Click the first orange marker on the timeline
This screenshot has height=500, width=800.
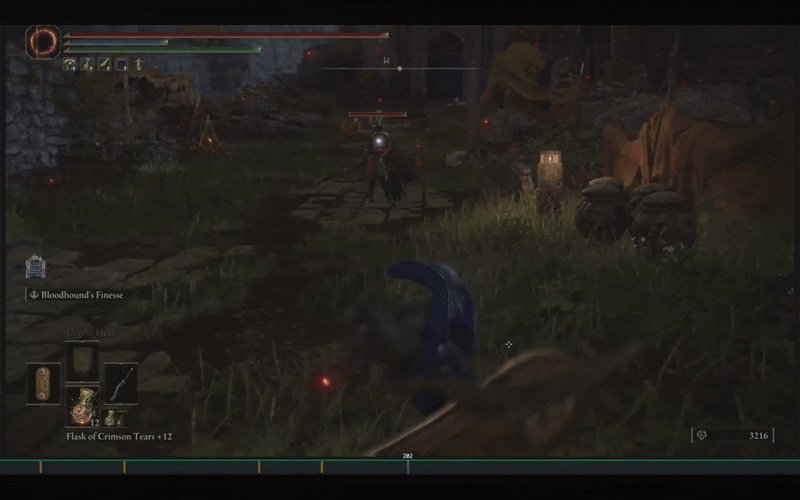pos(41,467)
